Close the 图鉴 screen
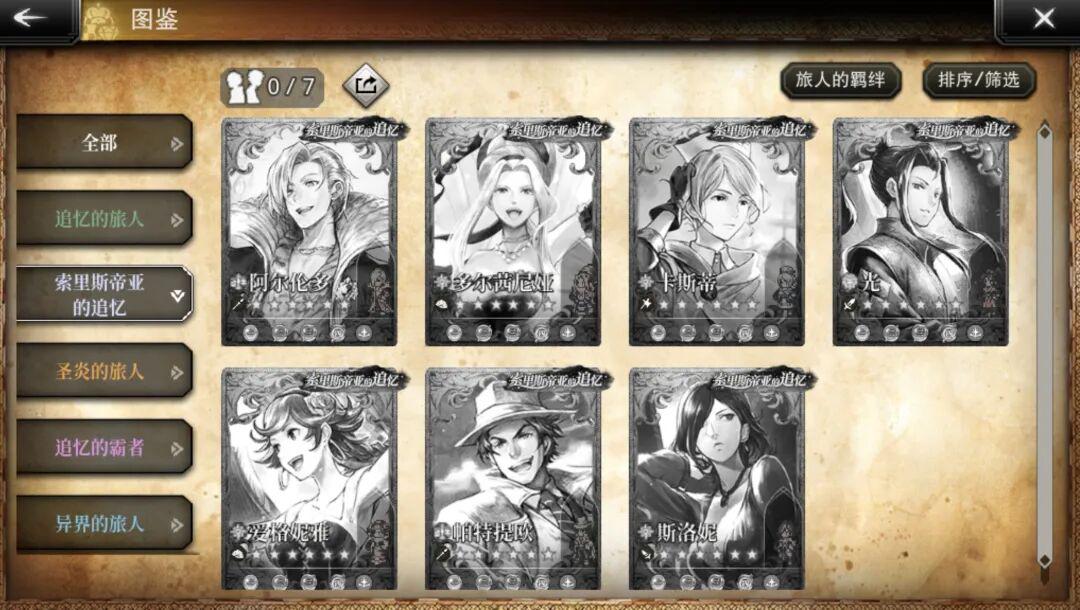This screenshot has width=1080, height=610. pos(1043,19)
